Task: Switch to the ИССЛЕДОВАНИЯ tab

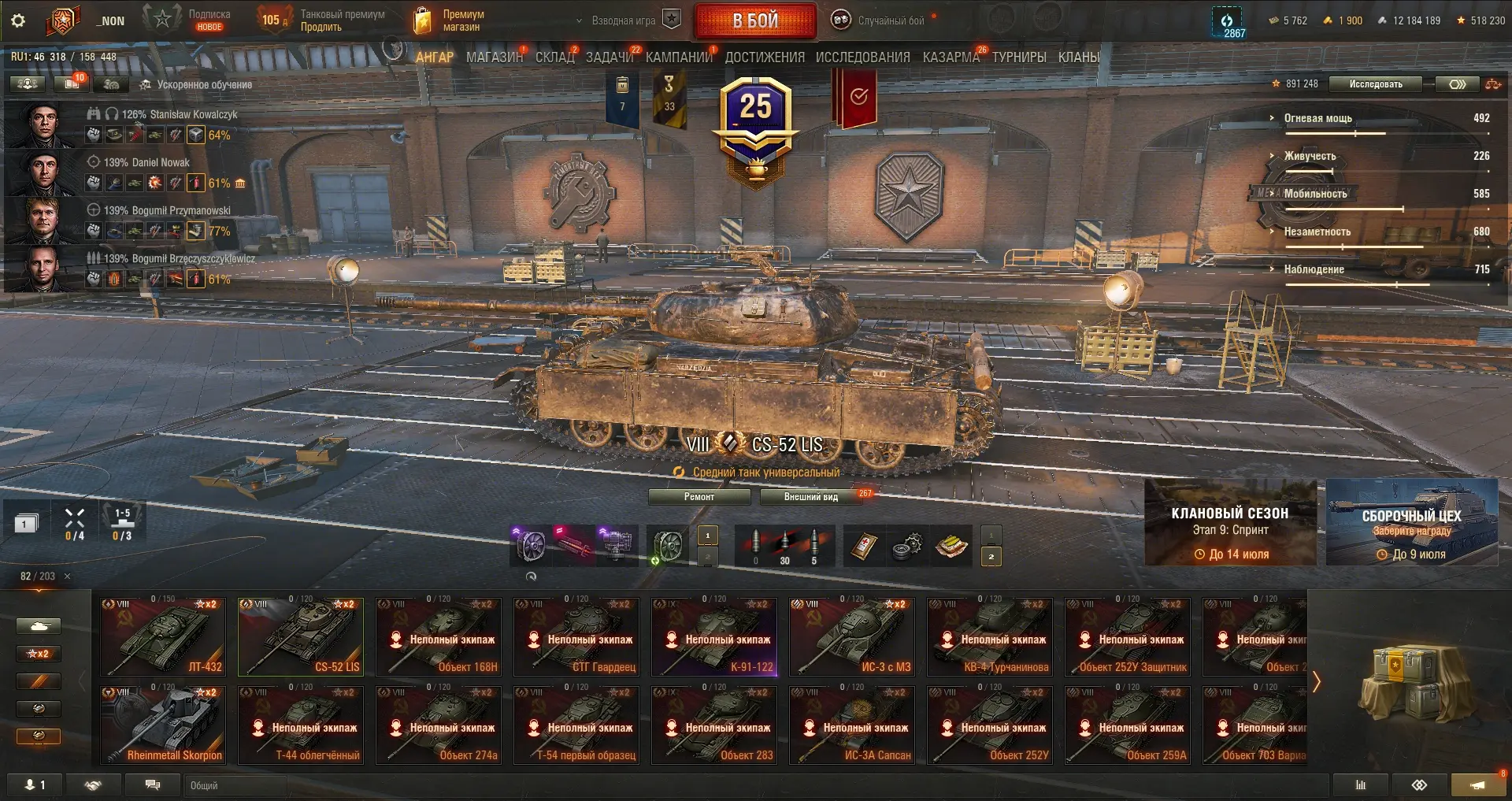Action: click(x=862, y=57)
